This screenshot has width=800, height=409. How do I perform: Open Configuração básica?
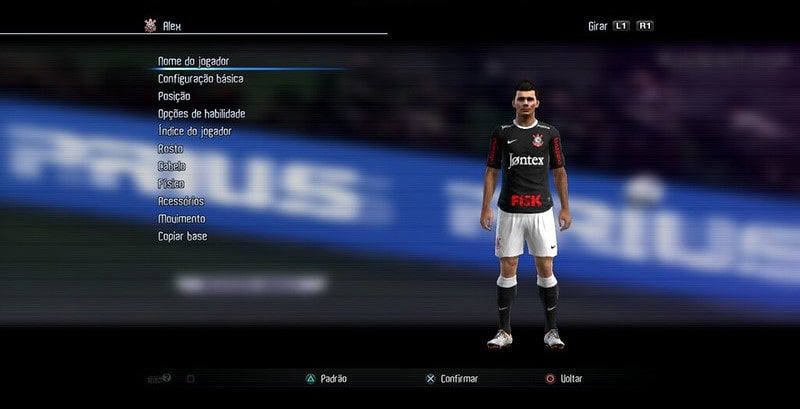(200, 78)
